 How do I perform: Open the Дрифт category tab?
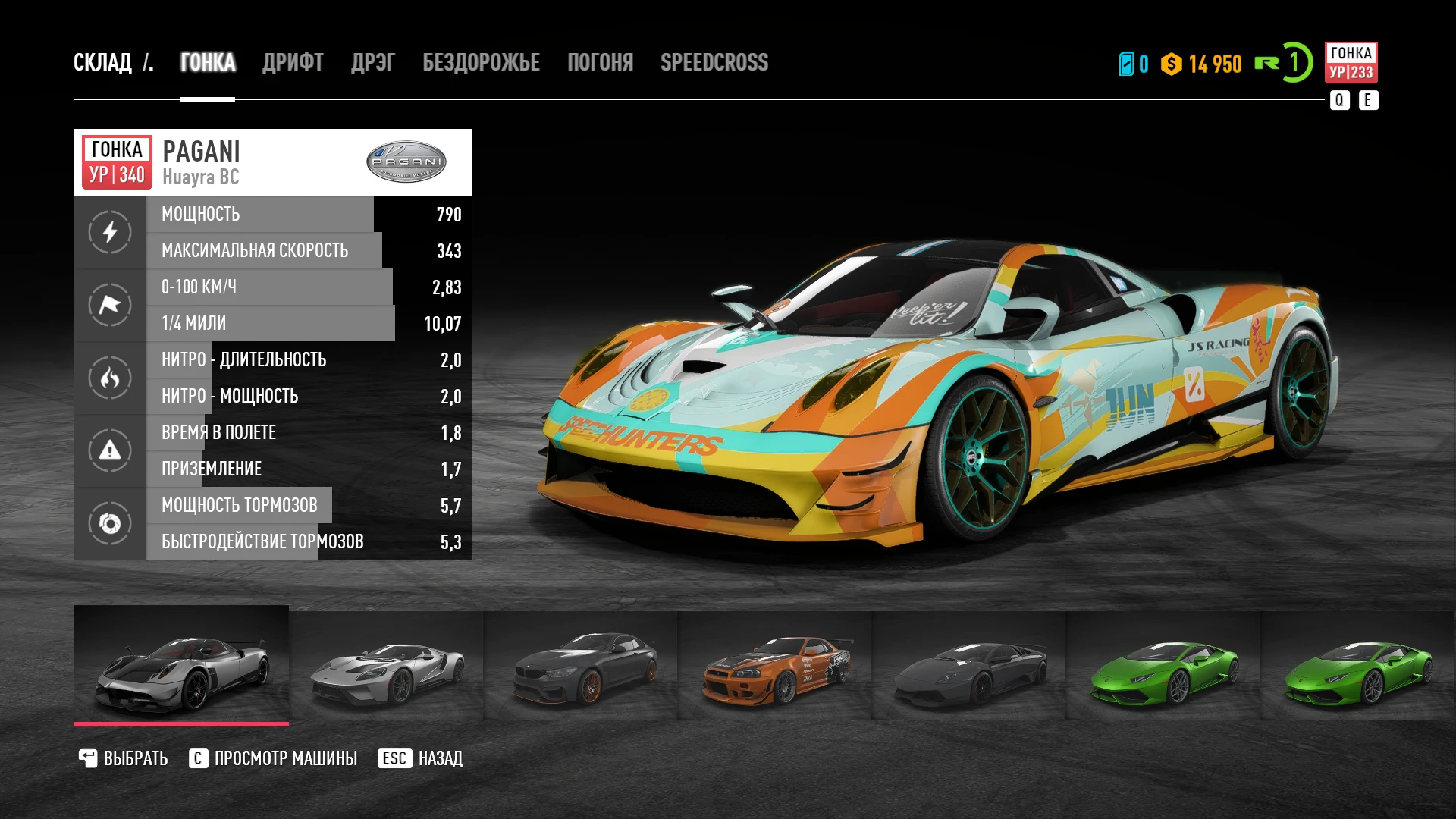(x=293, y=62)
